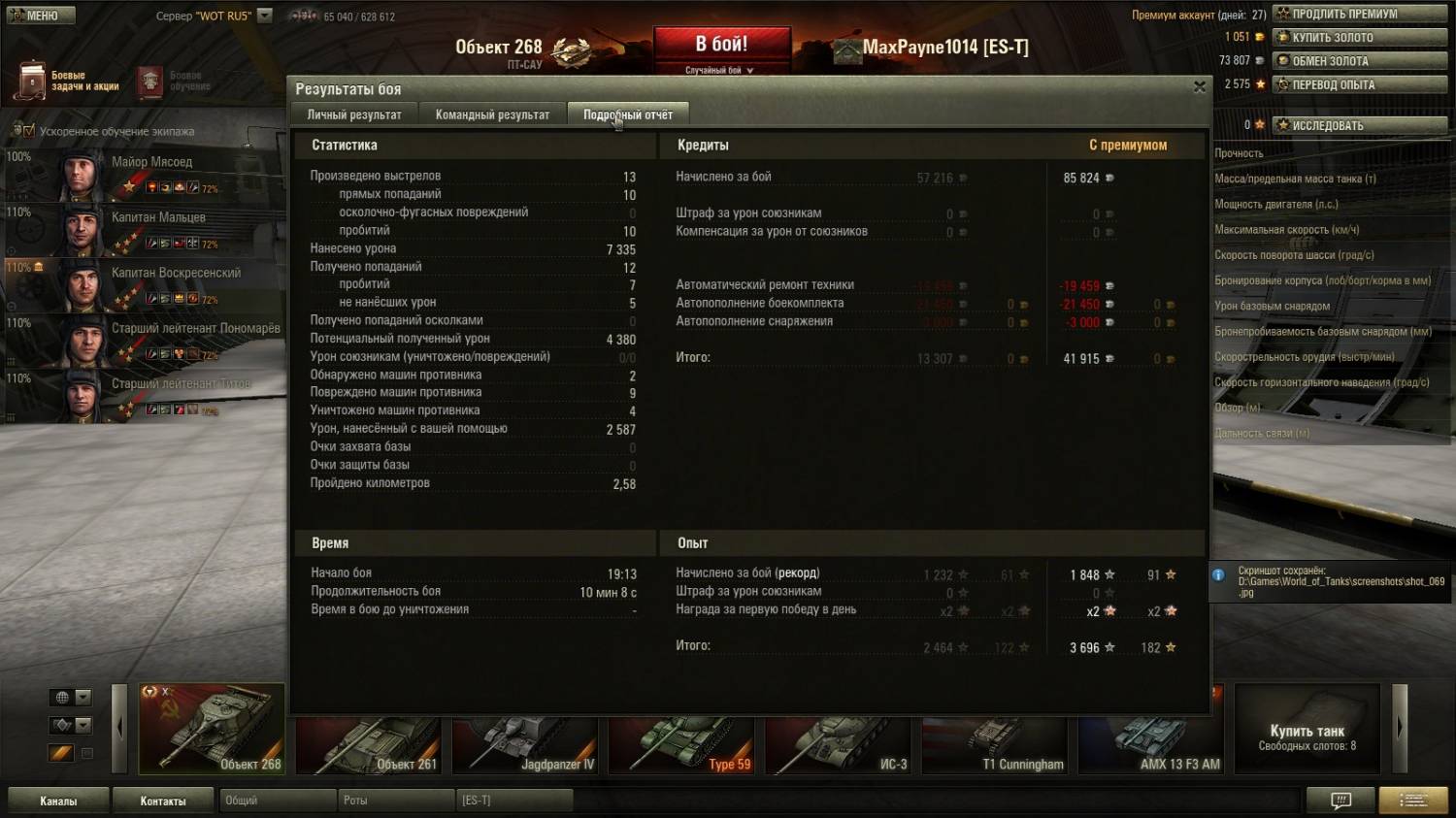Close the Результаты боя window

tap(1200, 87)
